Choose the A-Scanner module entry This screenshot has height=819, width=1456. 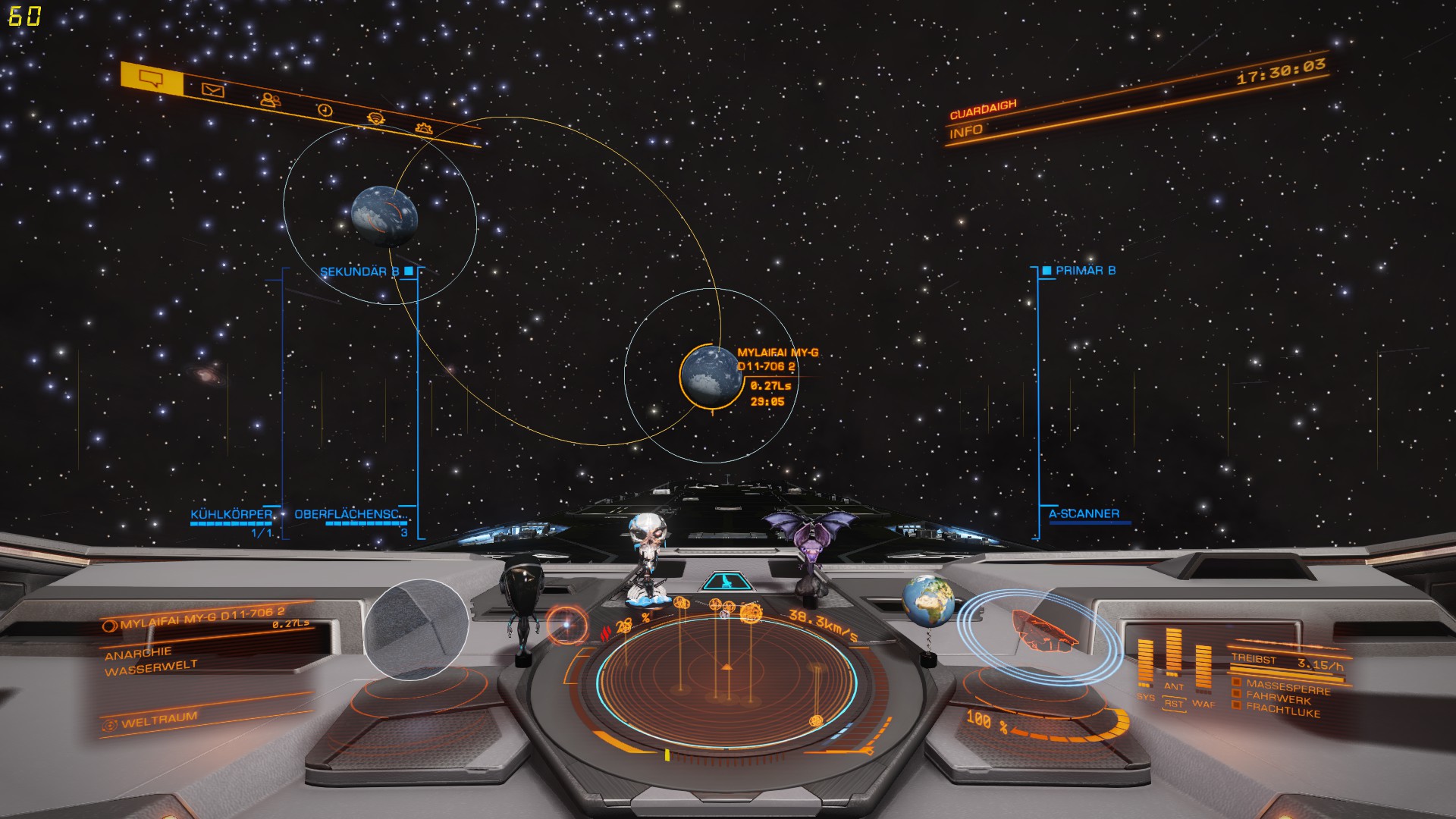pyautogui.click(x=1084, y=513)
